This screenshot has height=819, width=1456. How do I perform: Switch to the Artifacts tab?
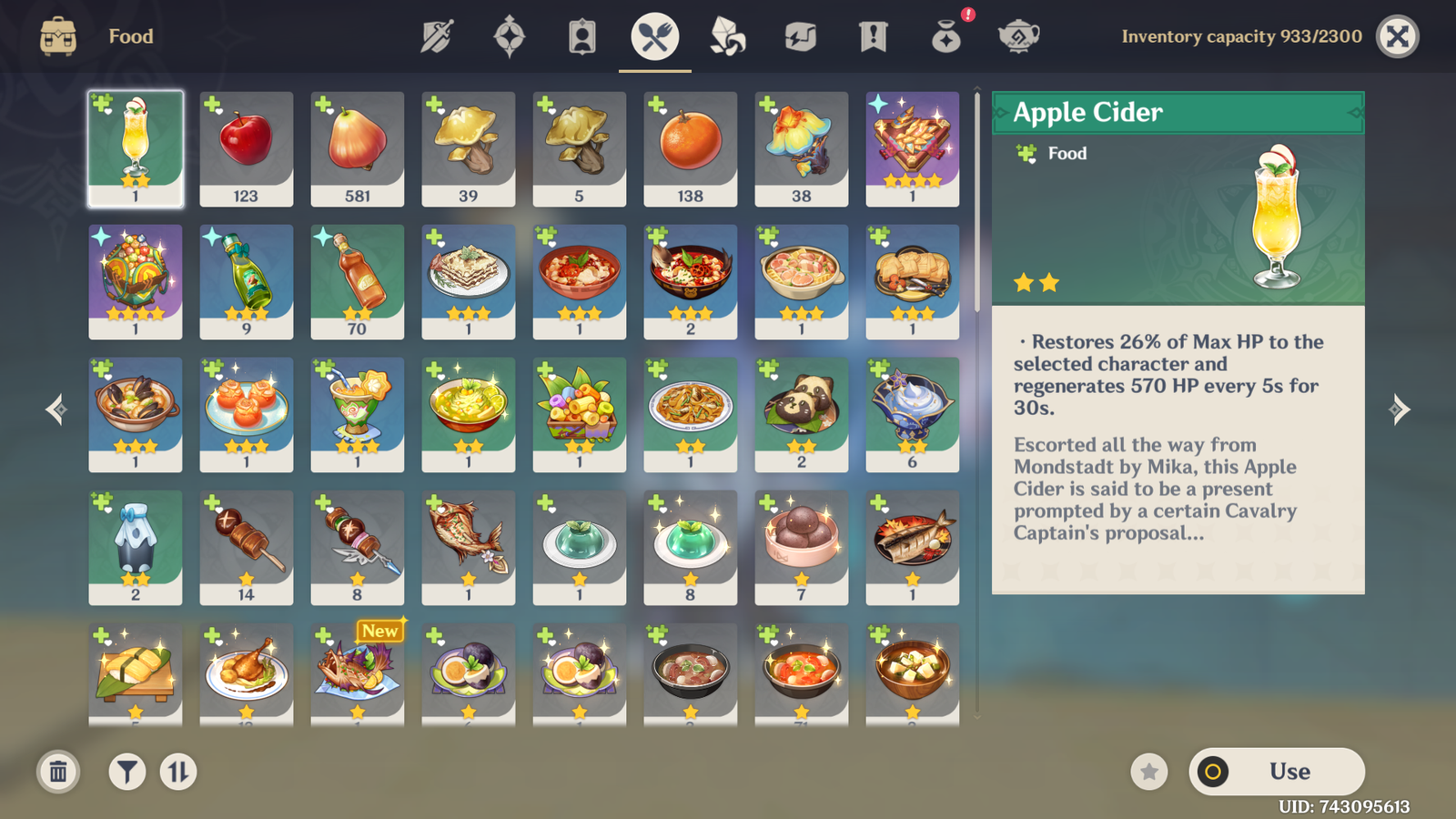(510, 37)
